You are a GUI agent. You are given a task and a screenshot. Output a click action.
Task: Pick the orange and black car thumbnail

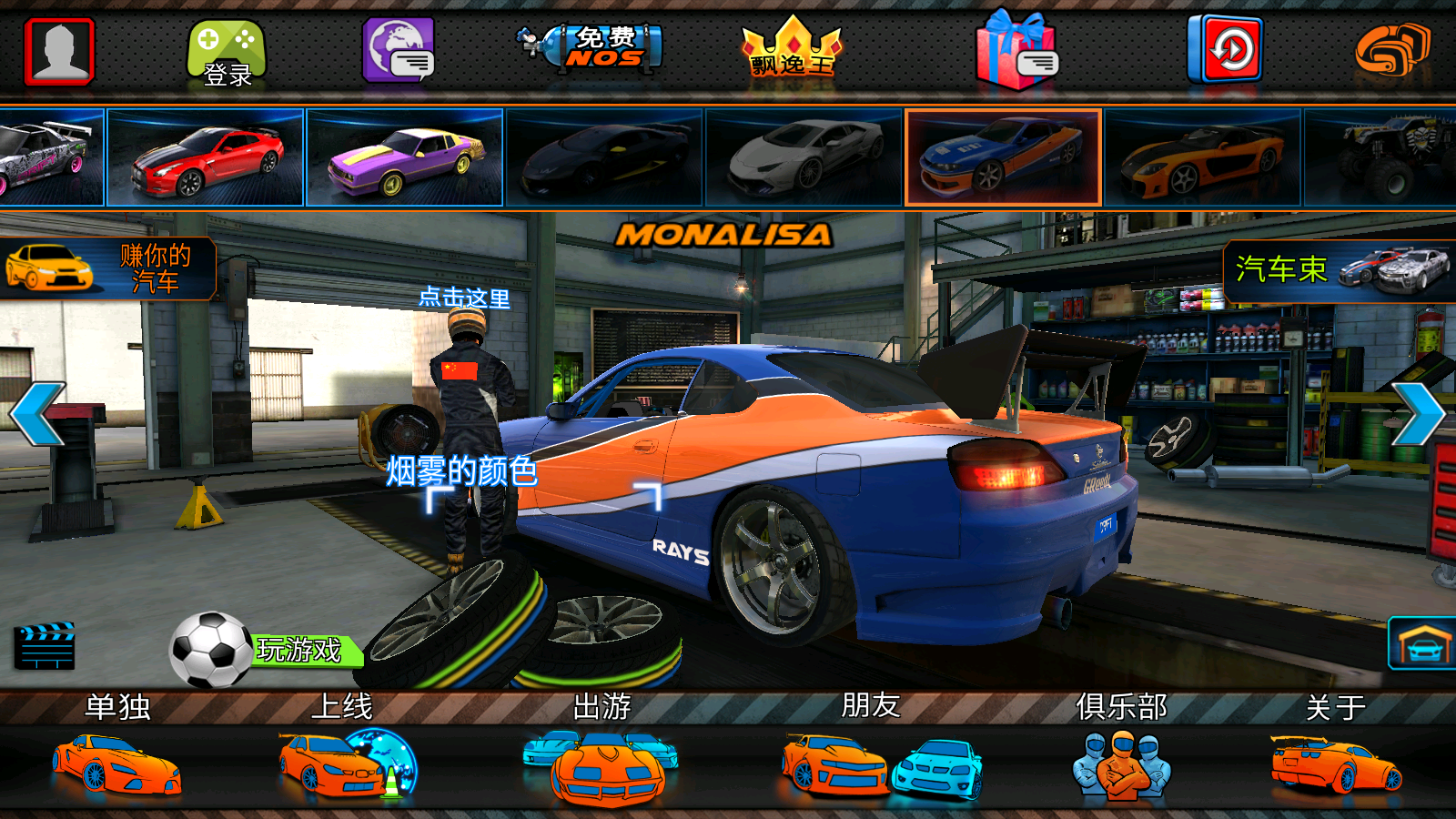1203,158
